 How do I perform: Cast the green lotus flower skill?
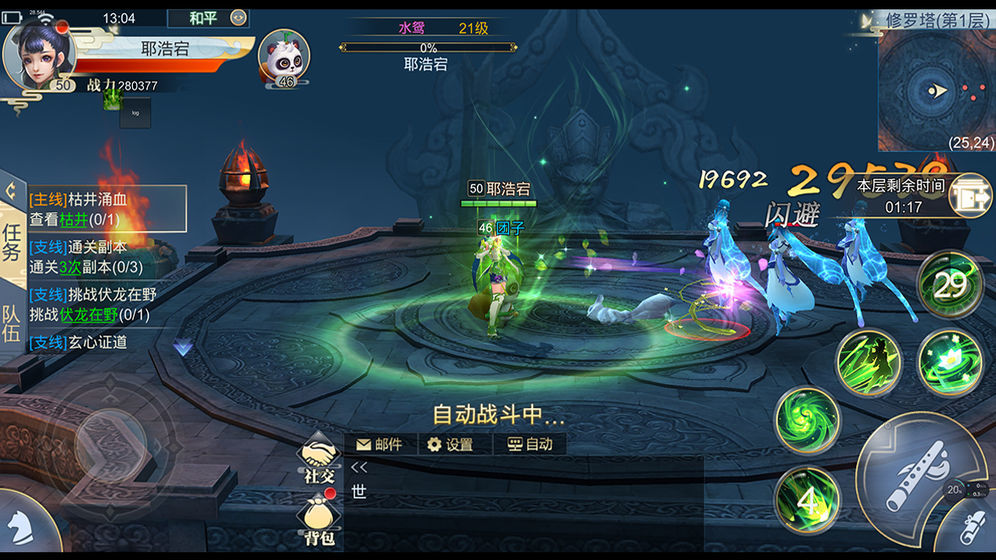949,360
